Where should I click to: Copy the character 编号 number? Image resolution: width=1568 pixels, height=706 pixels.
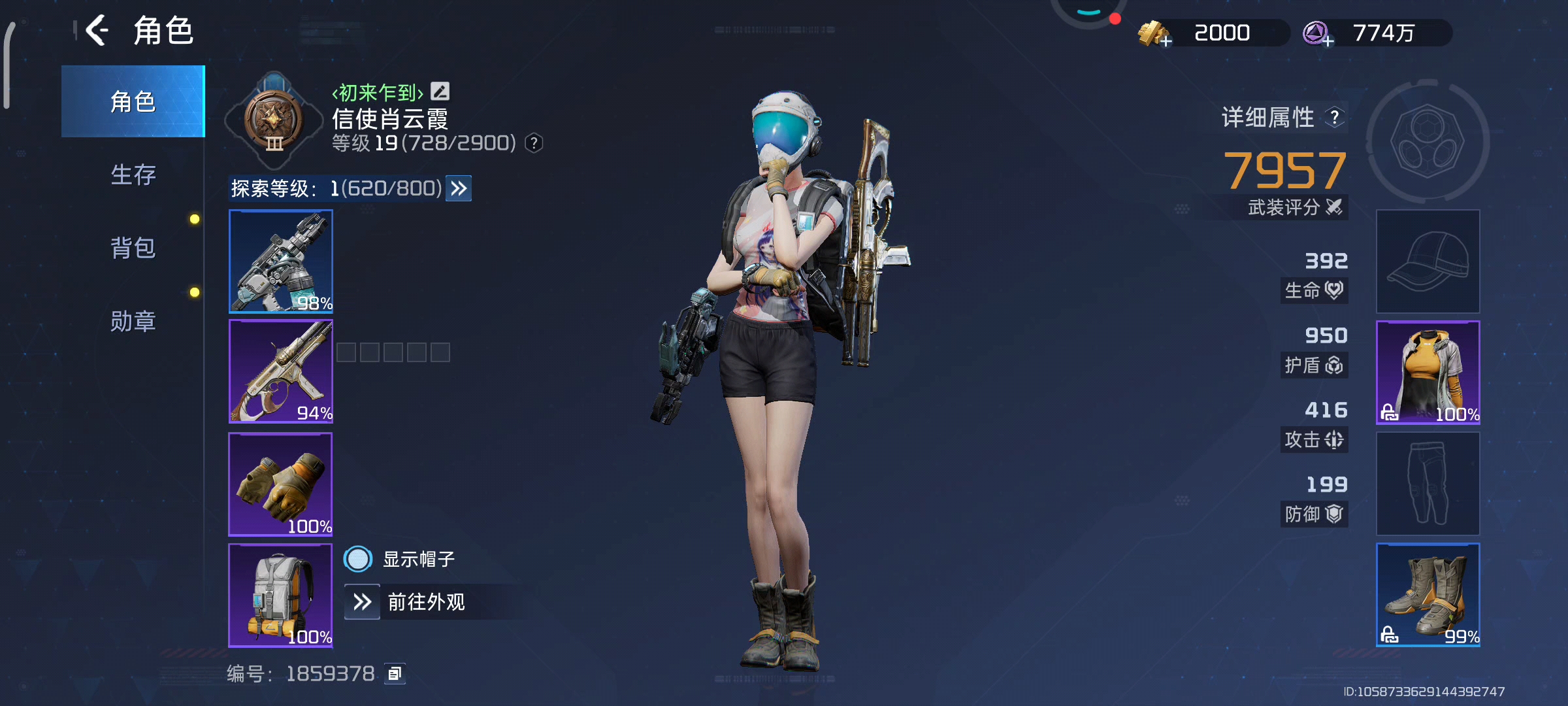(395, 673)
